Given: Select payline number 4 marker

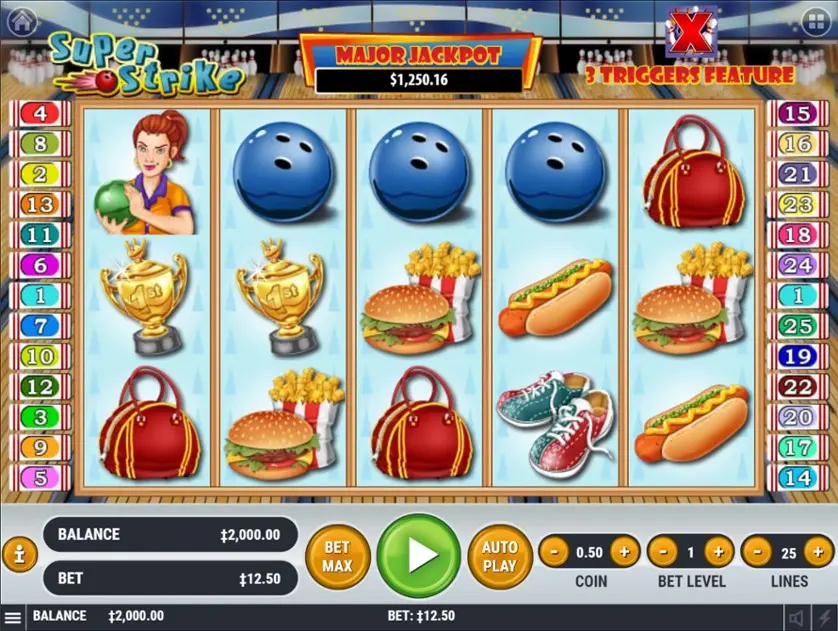Looking at the screenshot, I should 40,114.
